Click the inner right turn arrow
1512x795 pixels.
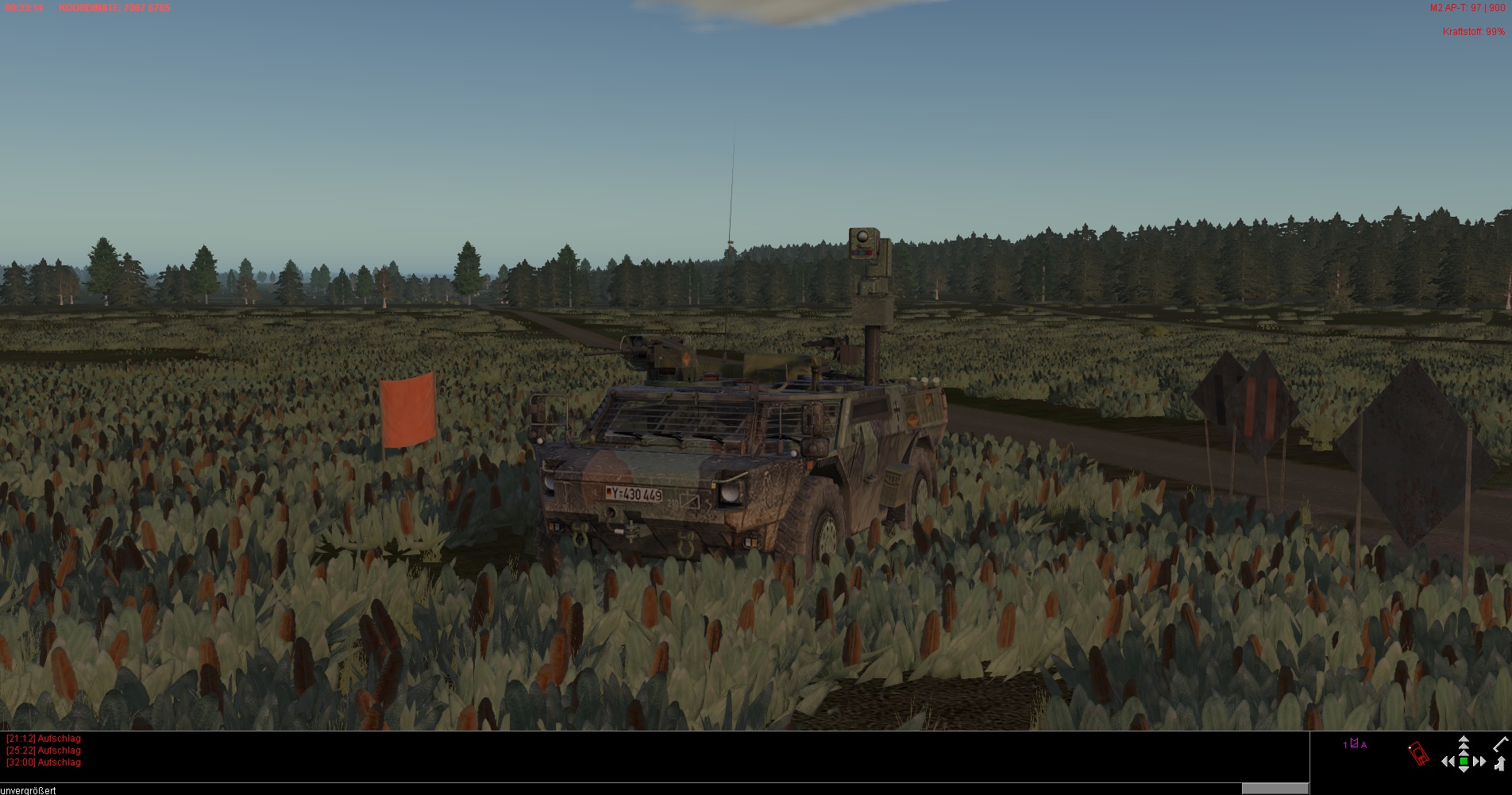(1475, 762)
